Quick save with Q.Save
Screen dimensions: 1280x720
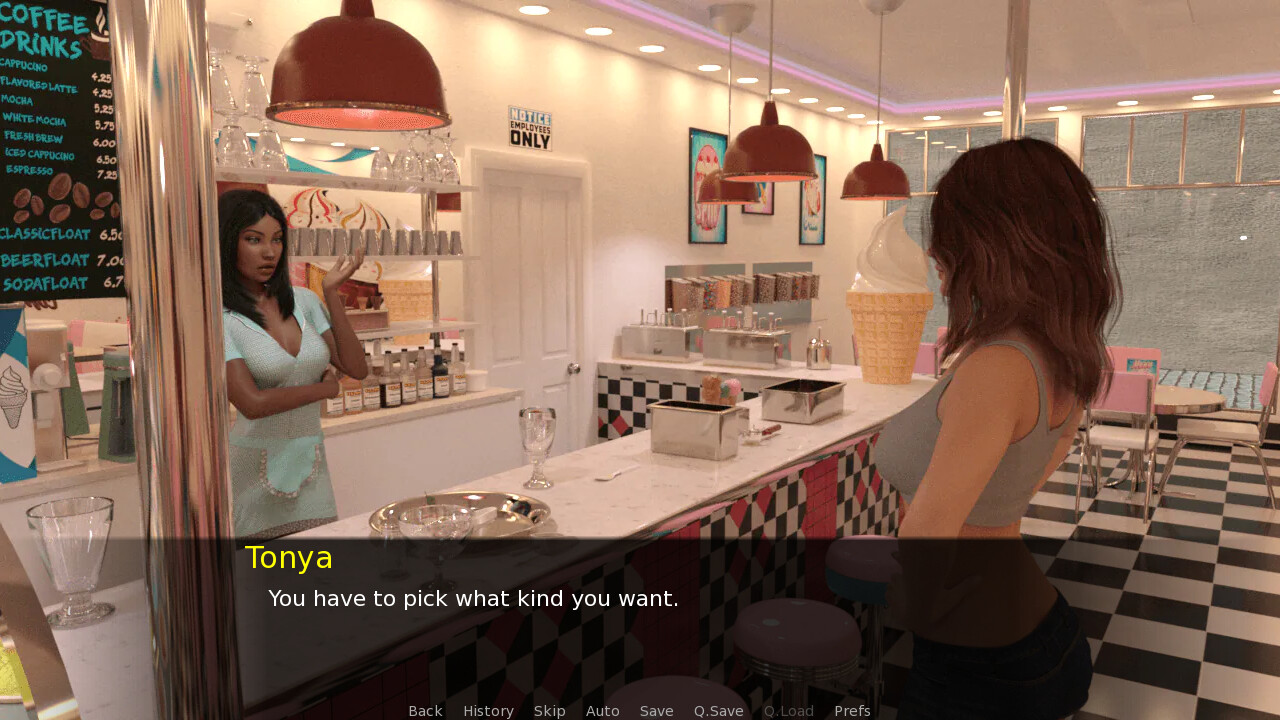tap(718, 711)
